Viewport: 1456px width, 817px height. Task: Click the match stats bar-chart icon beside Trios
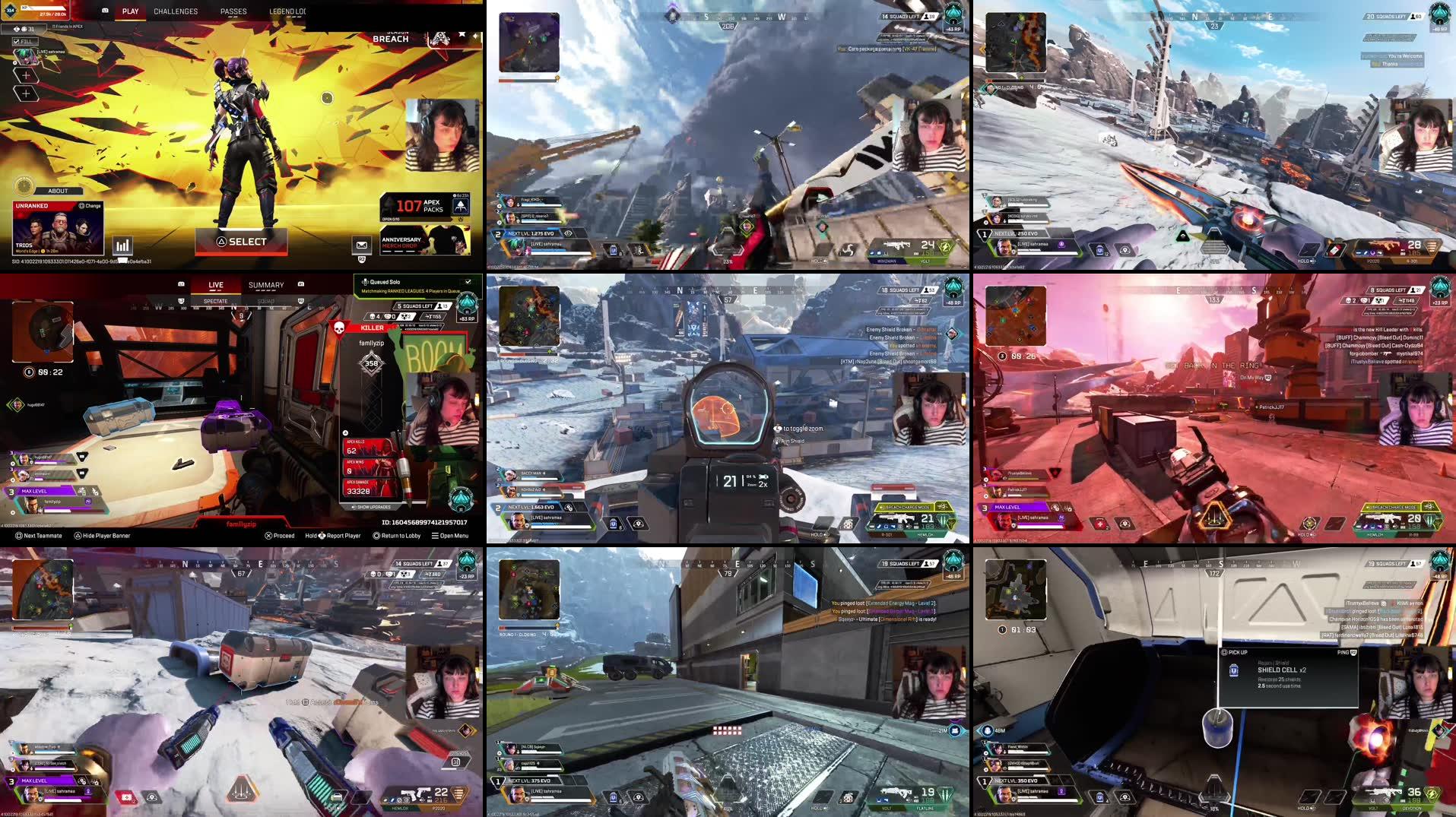(x=122, y=245)
